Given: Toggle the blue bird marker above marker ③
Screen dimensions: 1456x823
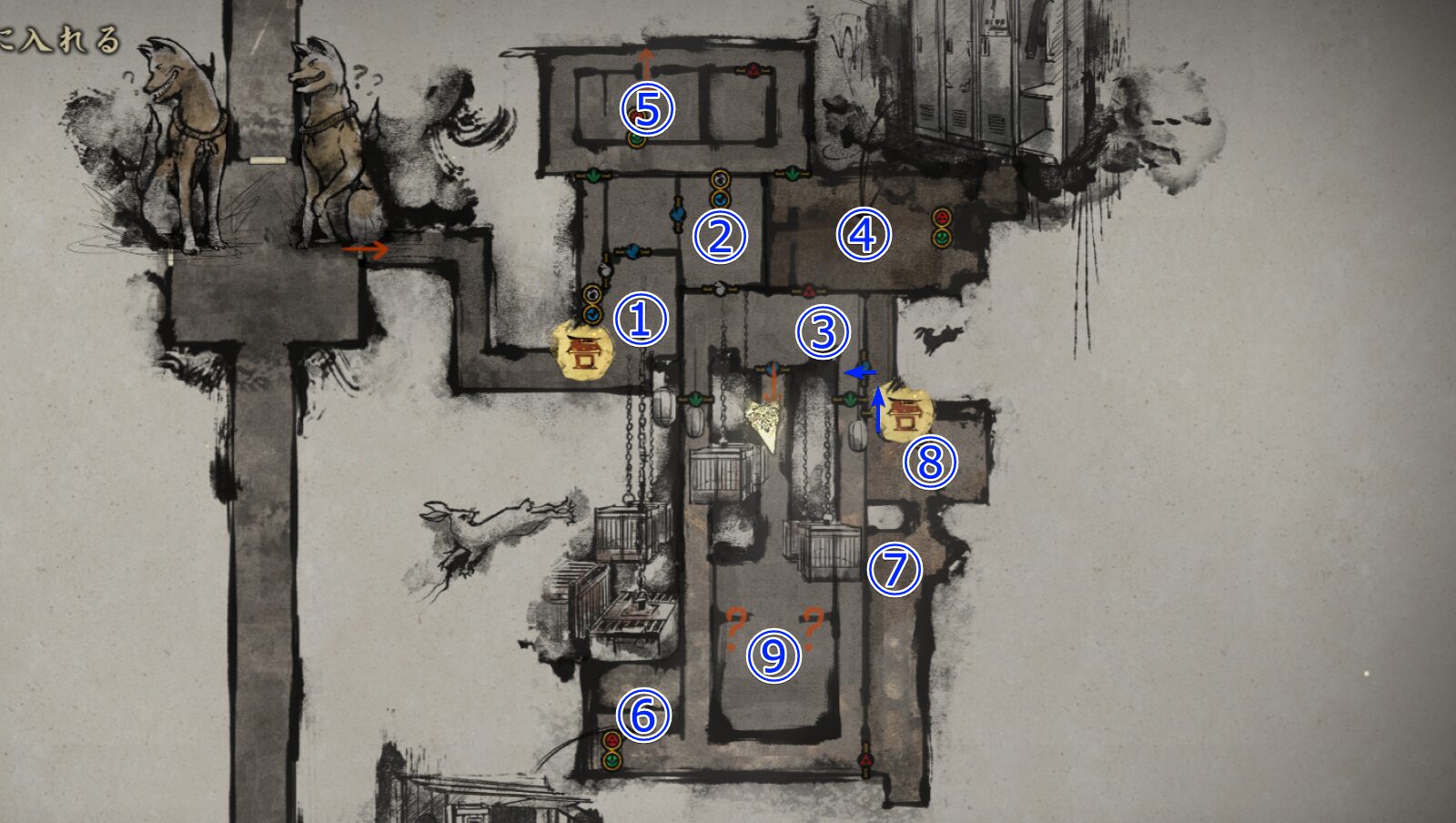Looking at the screenshot, I should click(x=773, y=368).
